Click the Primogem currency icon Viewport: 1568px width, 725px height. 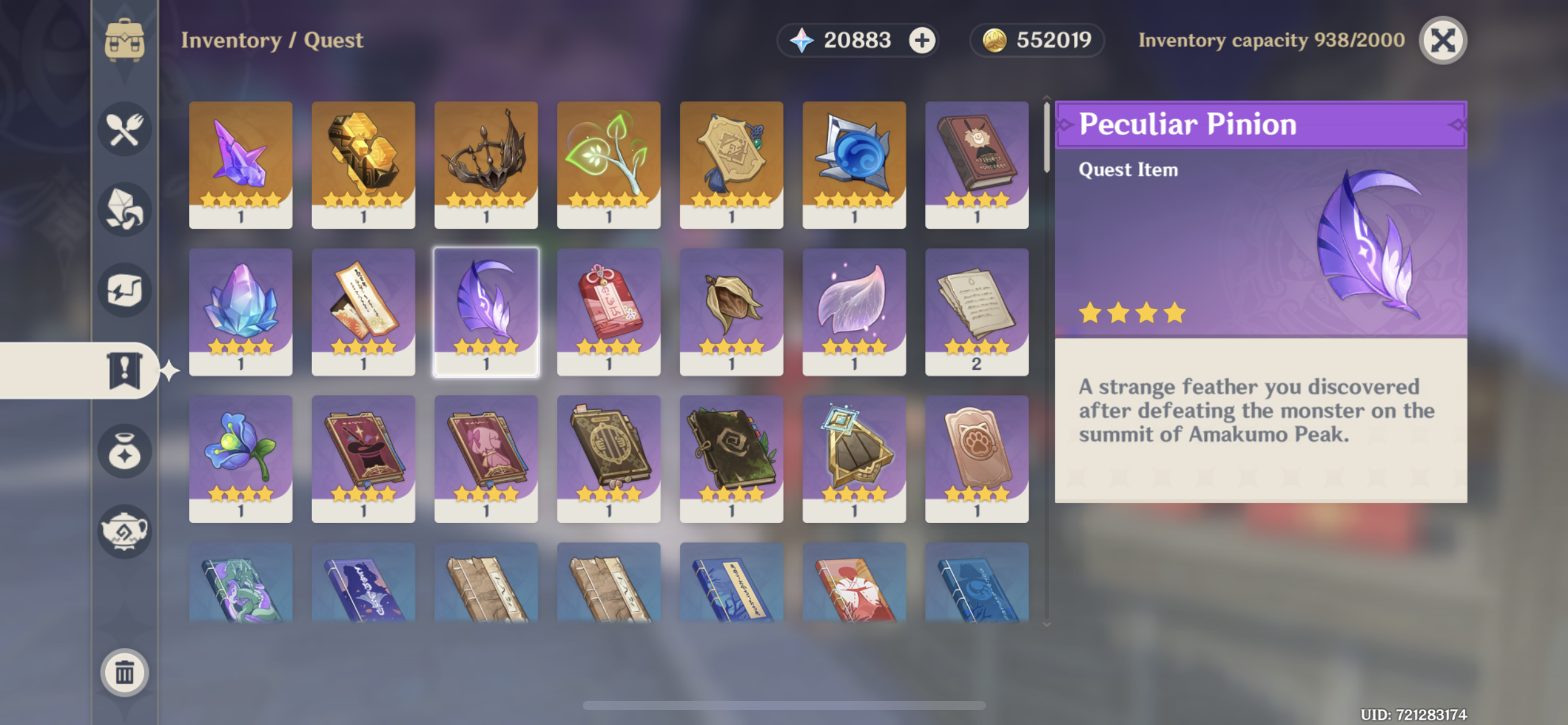point(803,40)
